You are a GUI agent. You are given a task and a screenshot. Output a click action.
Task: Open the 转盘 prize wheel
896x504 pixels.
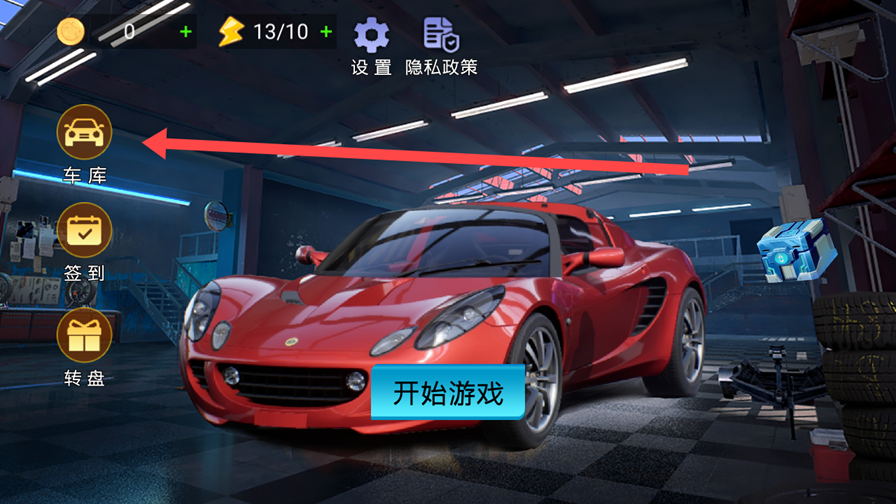[x=85, y=334]
